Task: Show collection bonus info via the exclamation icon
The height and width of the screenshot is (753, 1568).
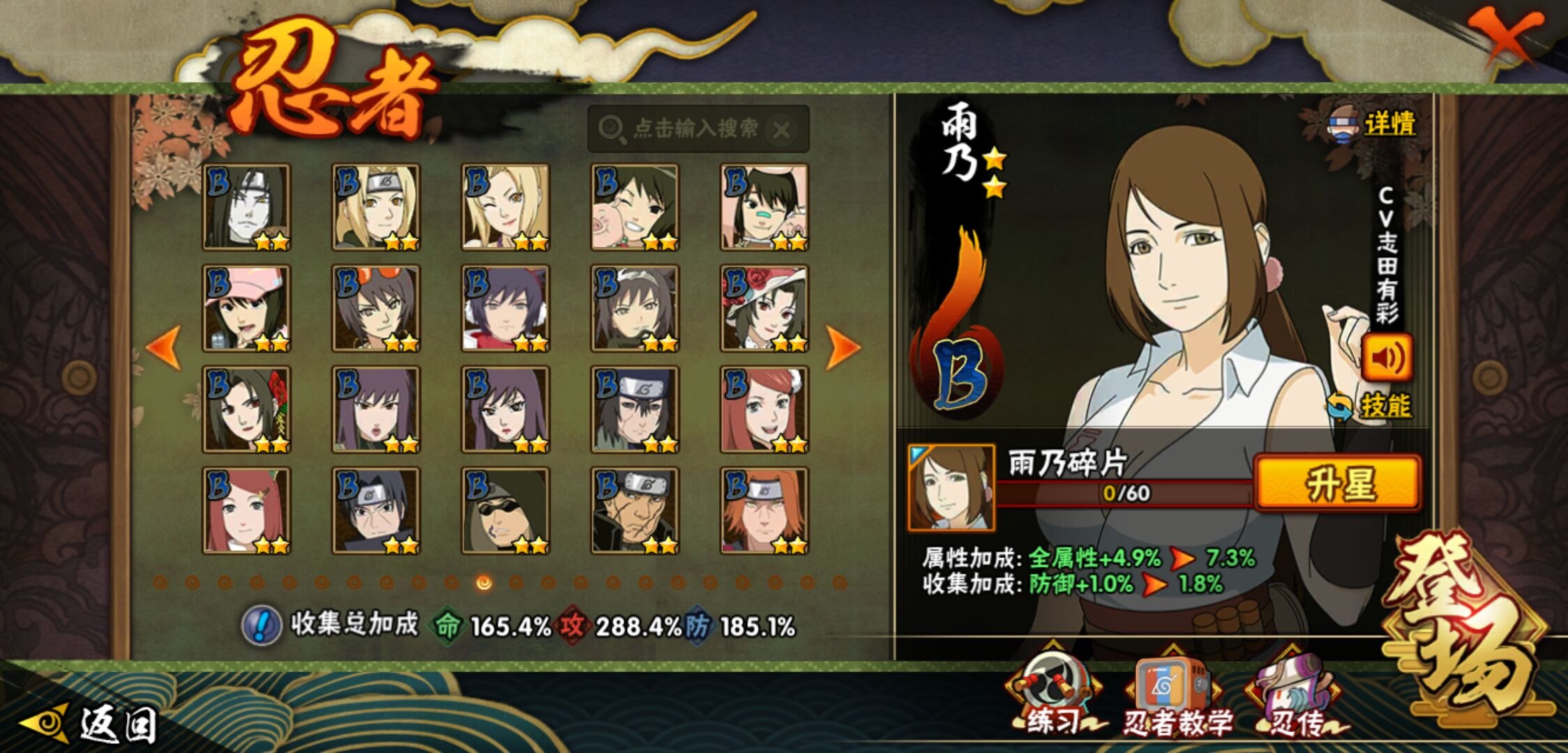Action: coord(261,625)
